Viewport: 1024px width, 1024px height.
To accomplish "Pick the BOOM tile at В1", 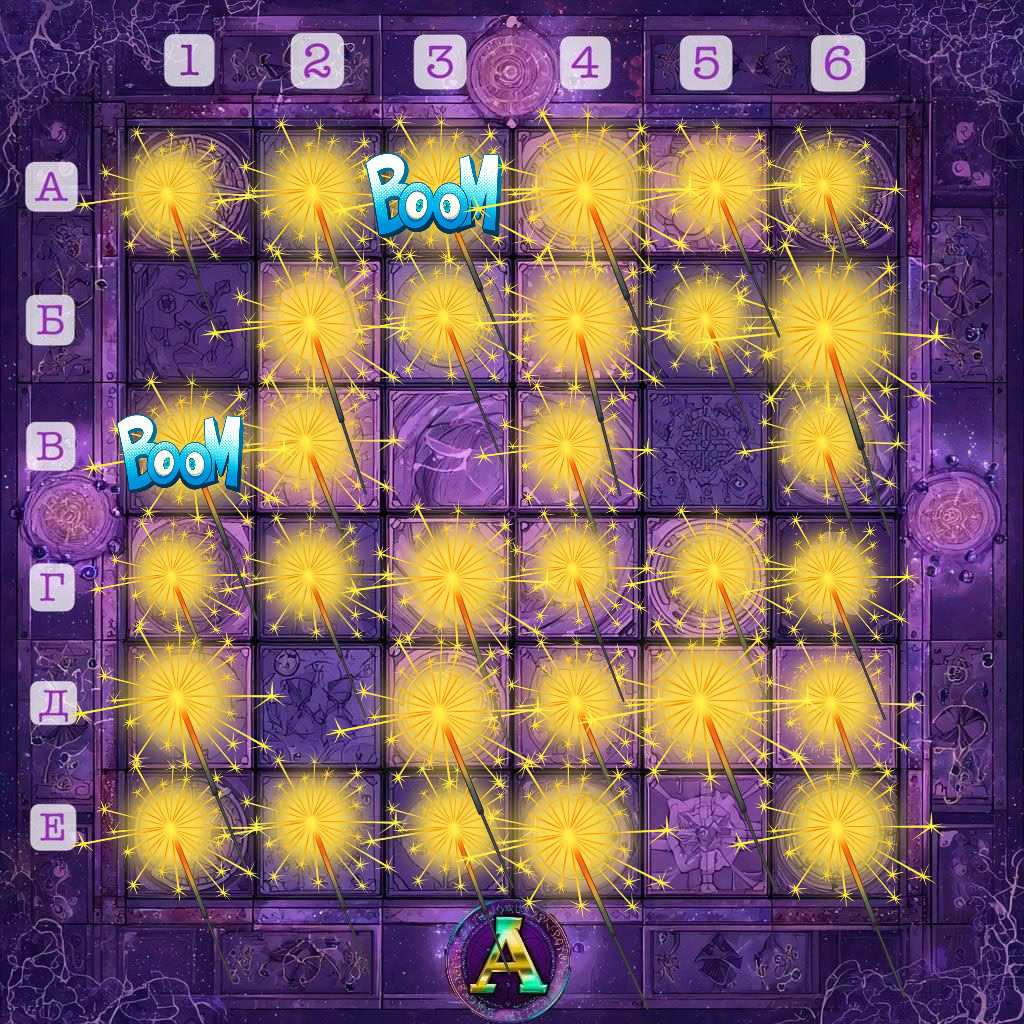I will point(182,453).
